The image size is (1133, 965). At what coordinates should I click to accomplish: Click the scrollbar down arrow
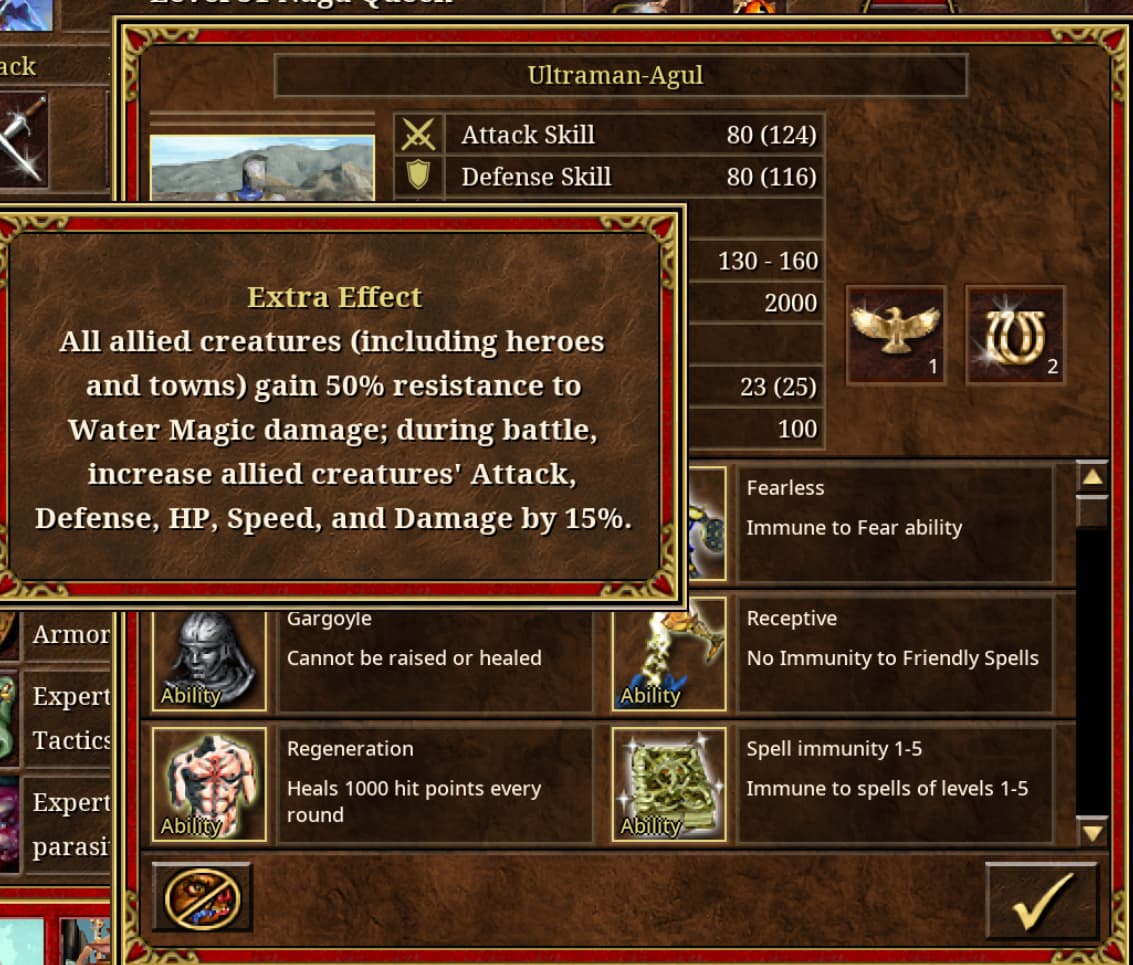pyautogui.click(x=1092, y=831)
